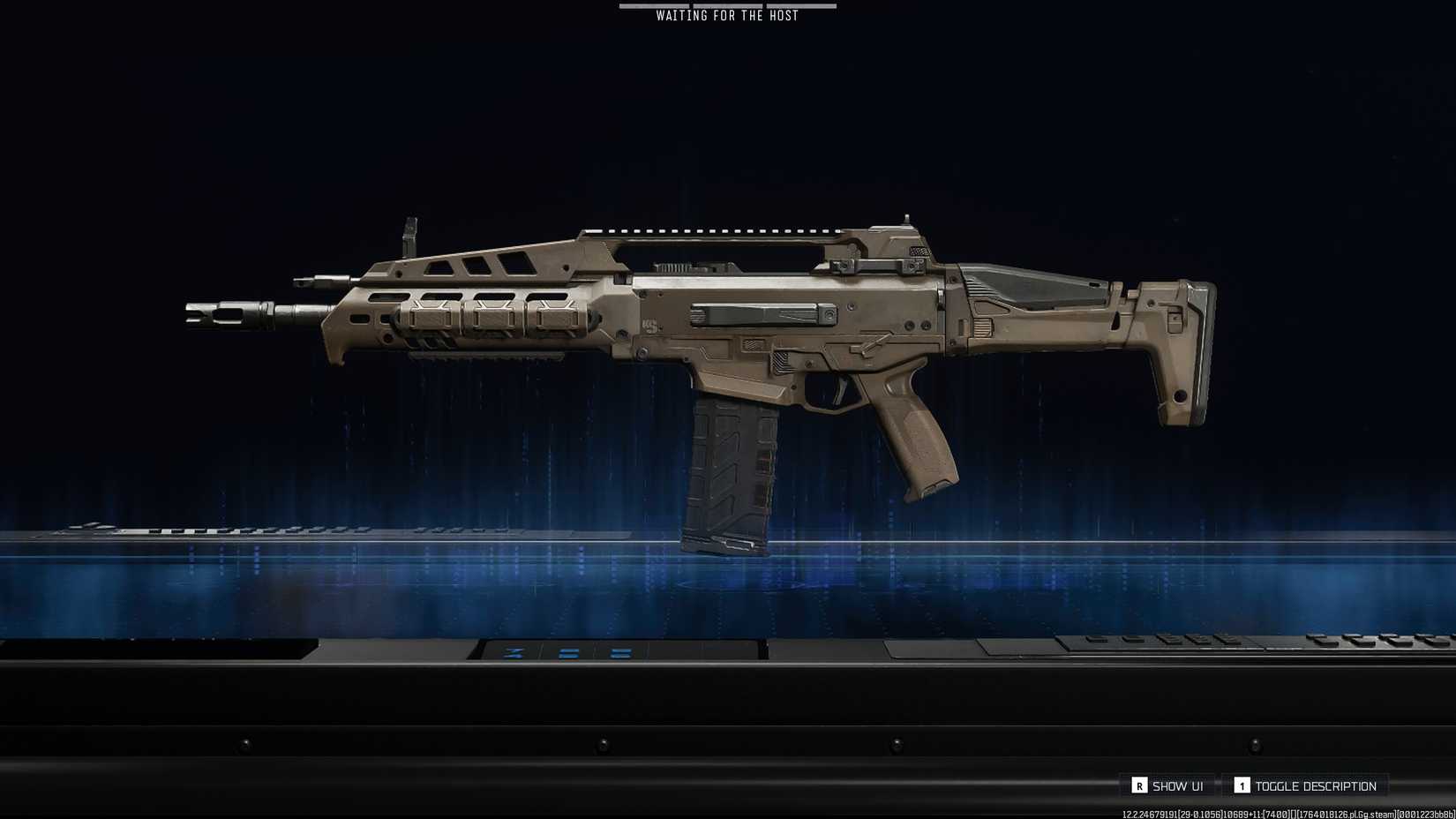Screen dimensions: 1456x819
Task: Click the progress bar above WAITING FOR THE HOST
Action: (725, 5)
